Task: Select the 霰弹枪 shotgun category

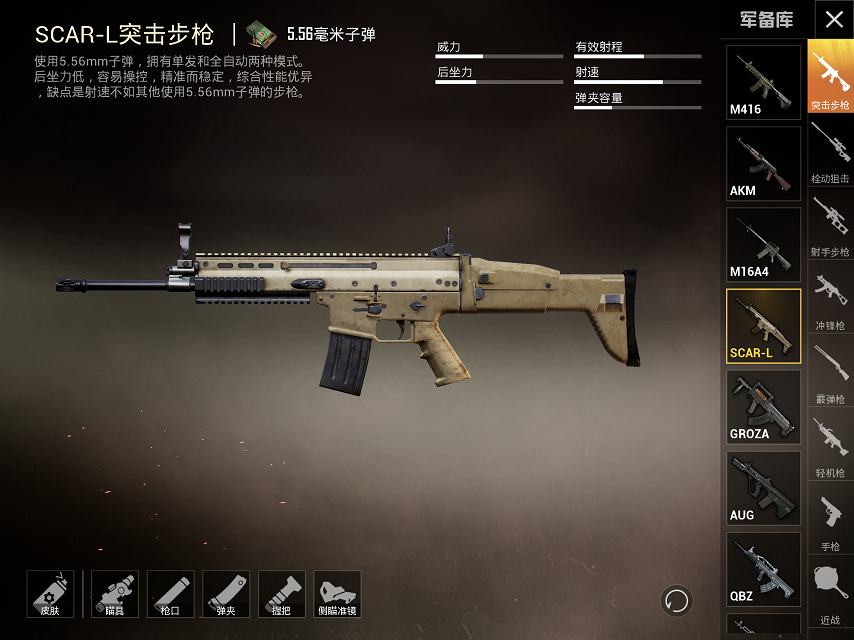Action: (x=830, y=372)
